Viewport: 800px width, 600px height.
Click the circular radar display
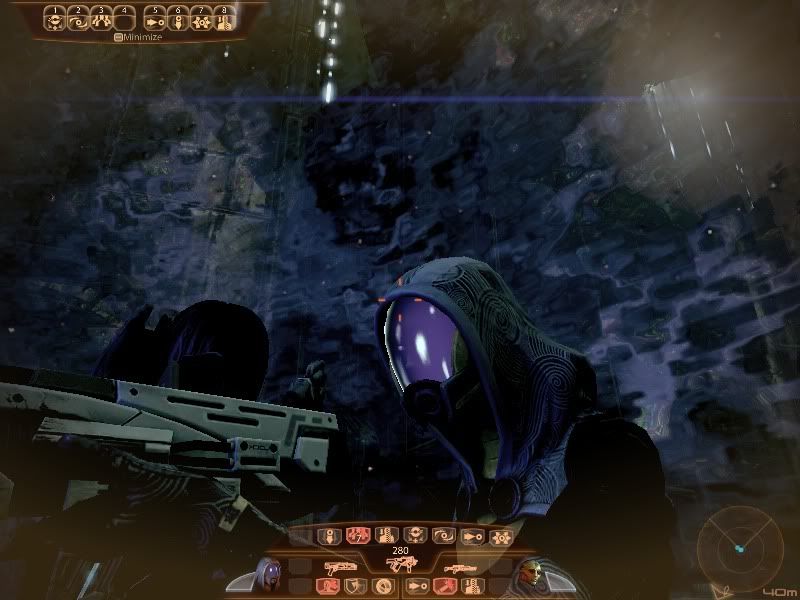click(739, 547)
